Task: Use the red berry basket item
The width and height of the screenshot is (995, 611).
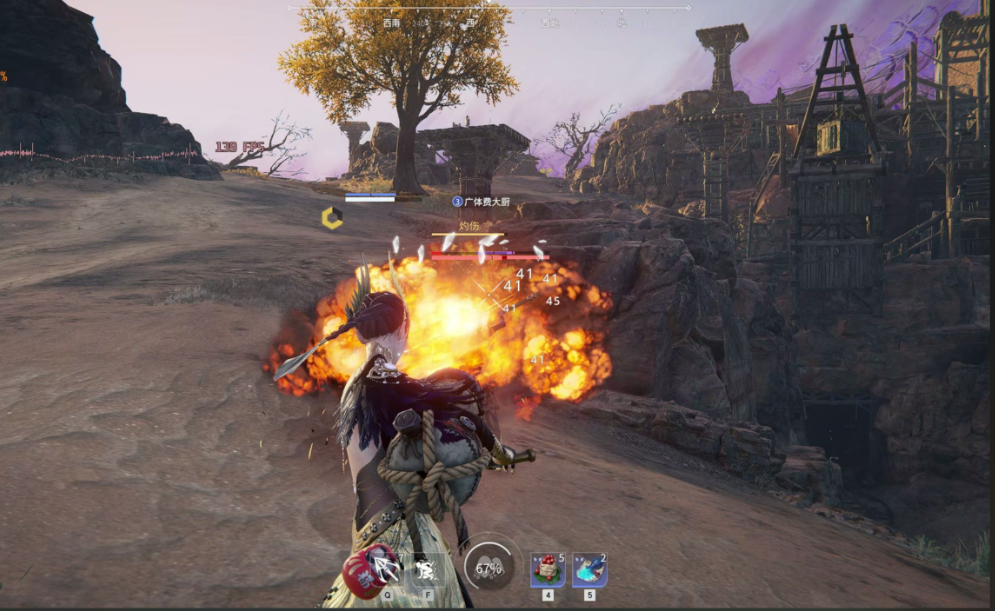Action: (547, 570)
